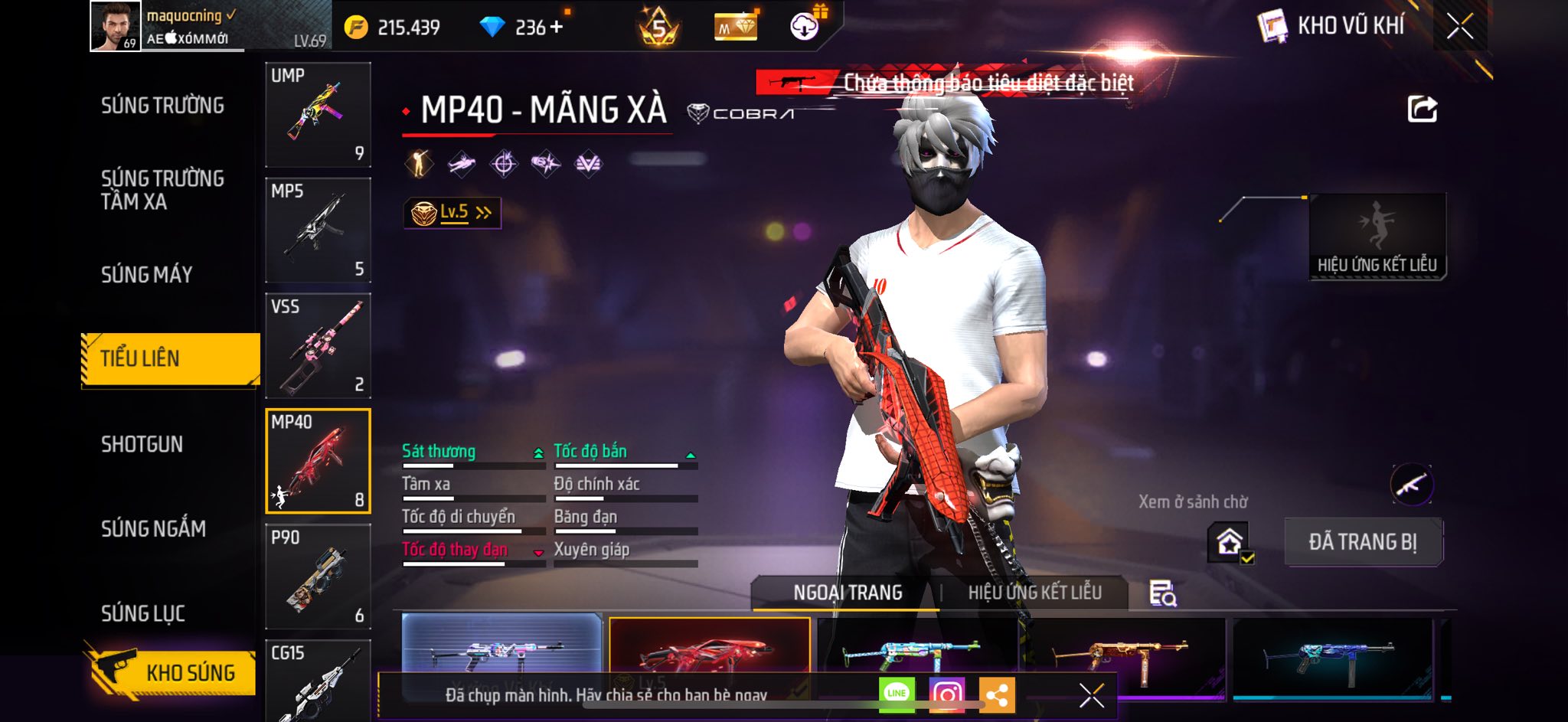Toggle the lobby display house icon
This screenshot has height=722, width=1568.
pyautogui.click(x=1230, y=542)
